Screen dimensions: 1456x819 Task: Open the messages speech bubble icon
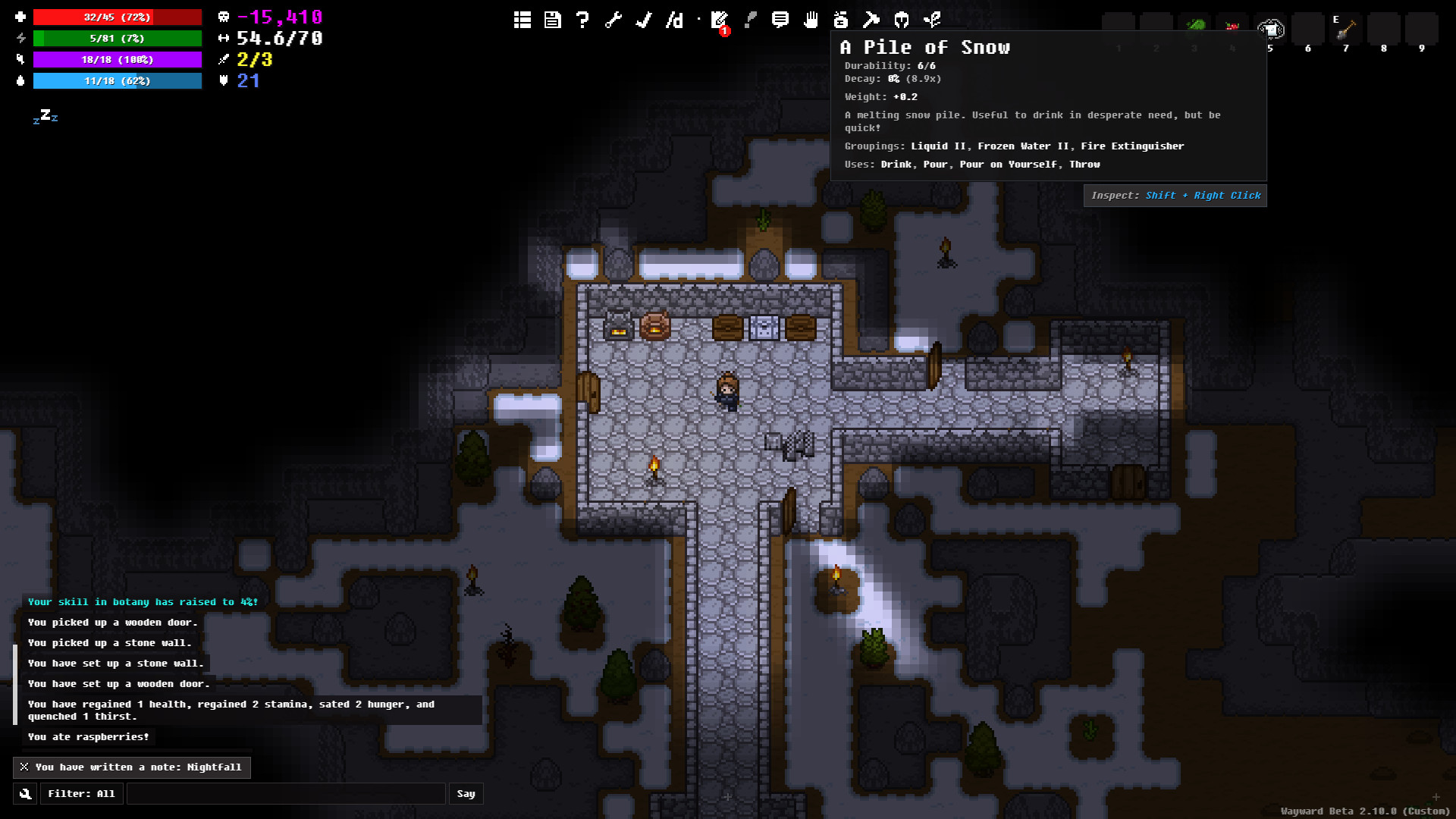[780, 20]
